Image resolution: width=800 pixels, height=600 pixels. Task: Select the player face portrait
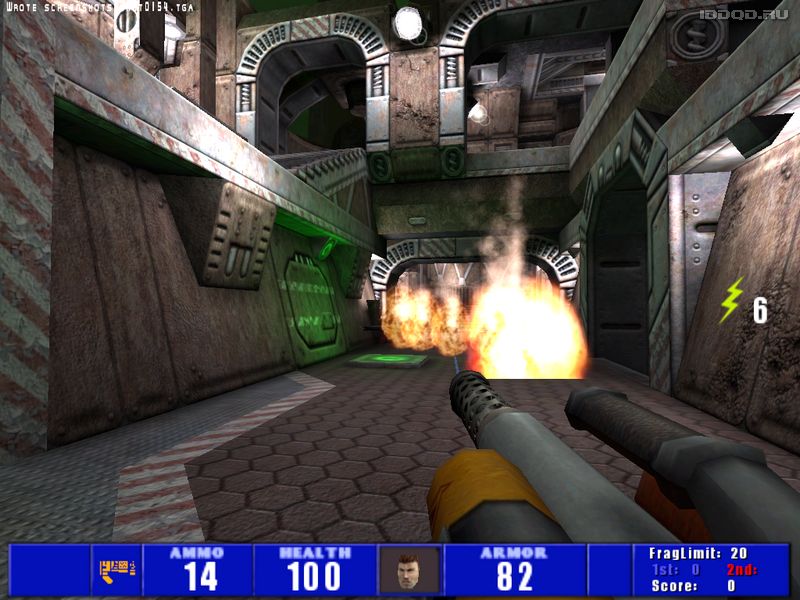point(409,571)
